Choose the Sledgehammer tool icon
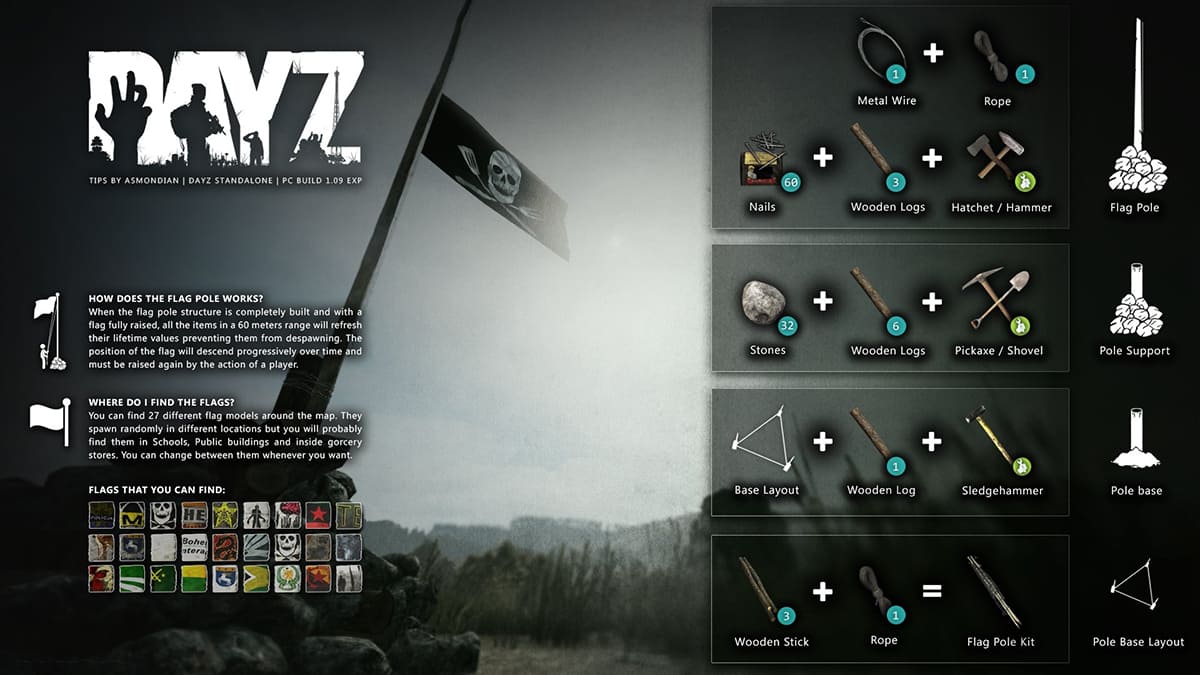This screenshot has height=675, width=1200. (992, 440)
